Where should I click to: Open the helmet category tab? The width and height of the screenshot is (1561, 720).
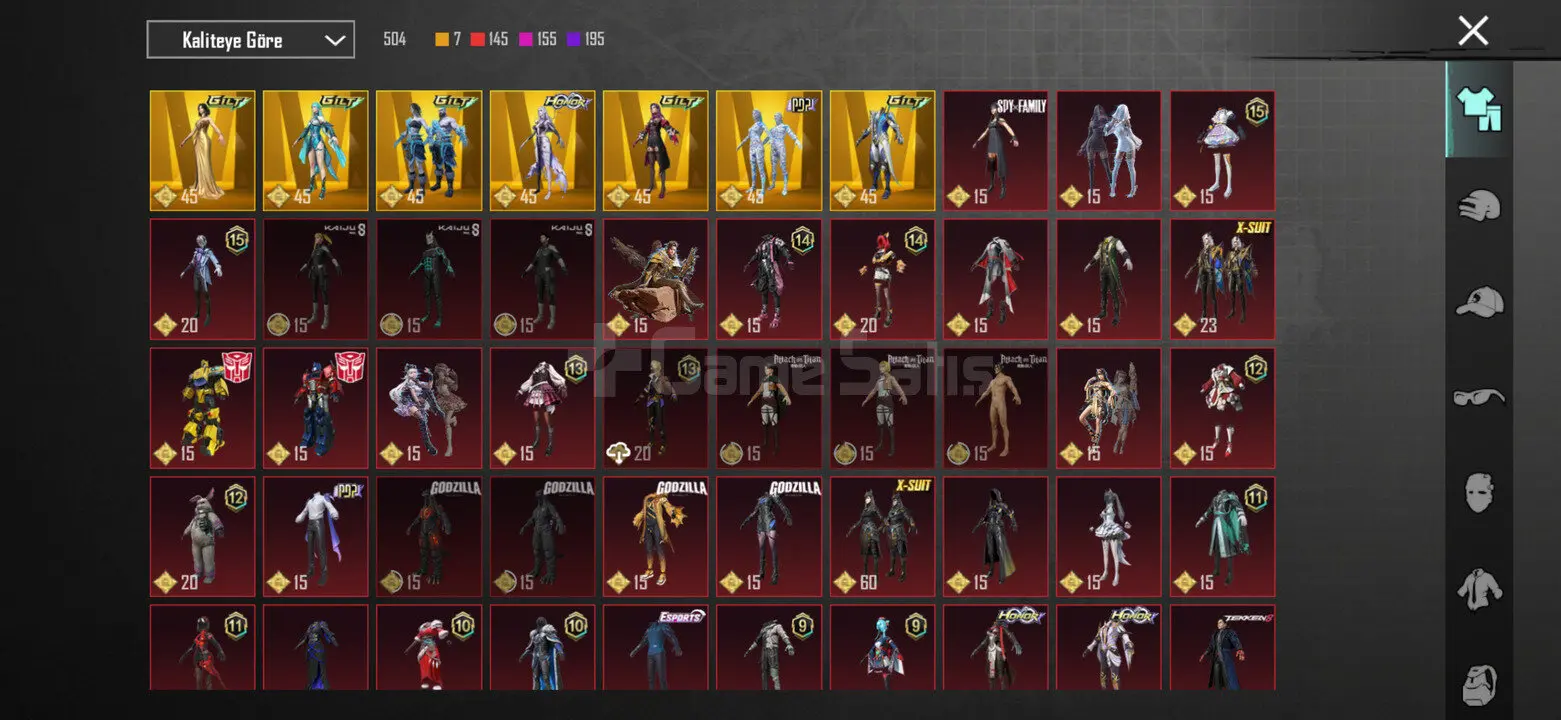[1479, 207]
